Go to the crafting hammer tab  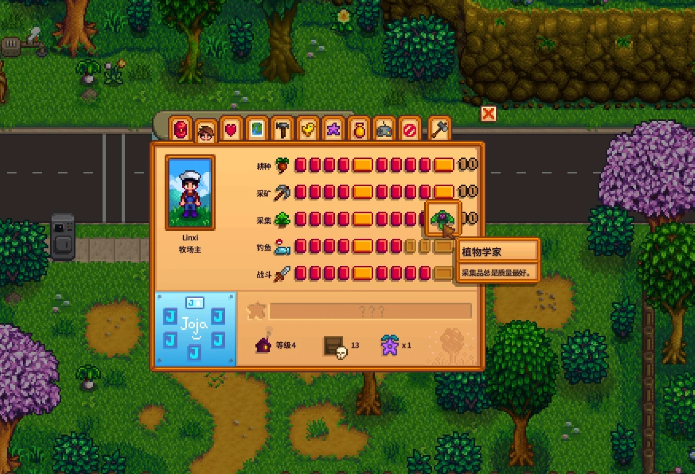coord(283,129)
